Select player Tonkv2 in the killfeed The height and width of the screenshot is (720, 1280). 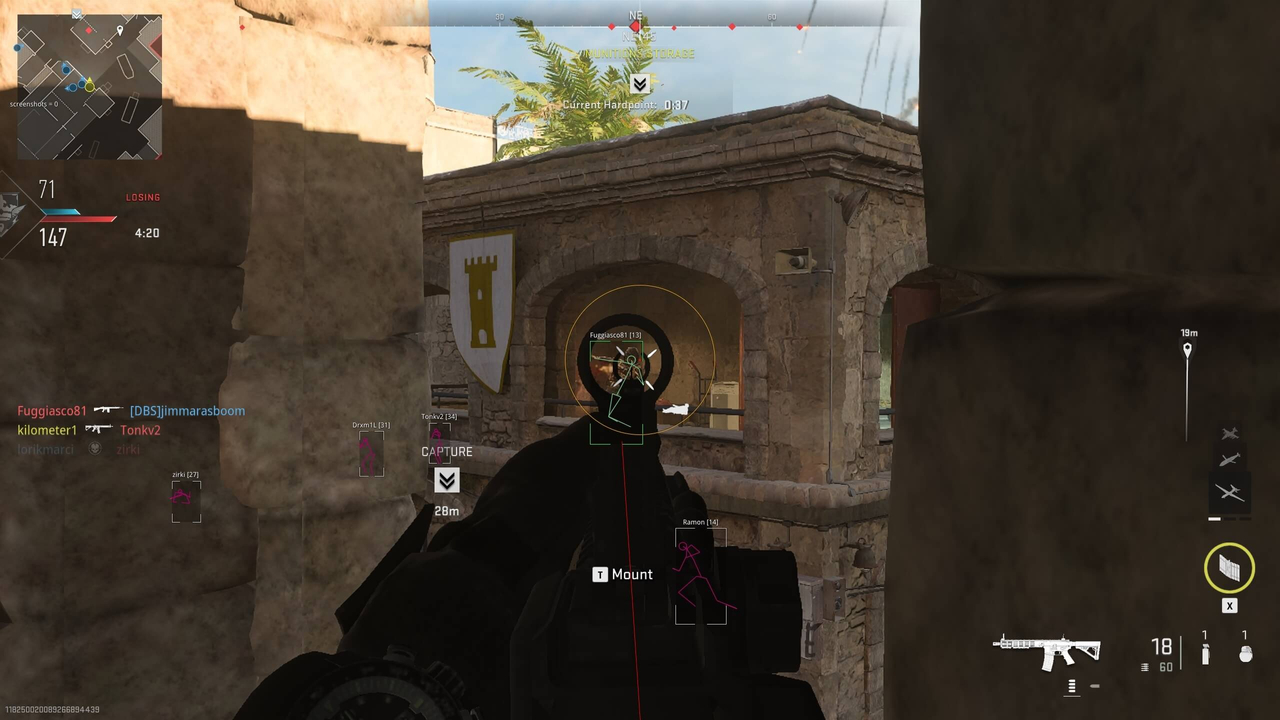(140, 430)
